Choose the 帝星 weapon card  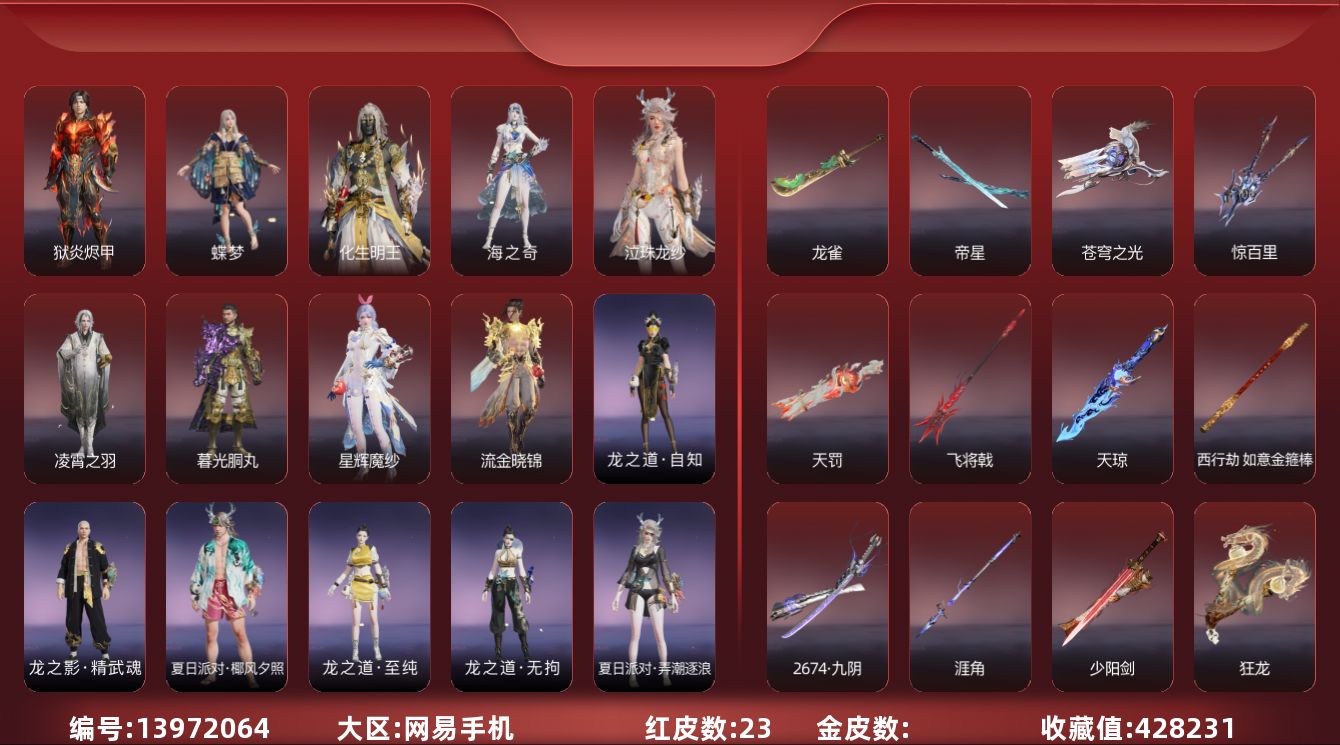pyautogui.click(x=970, y=180)
